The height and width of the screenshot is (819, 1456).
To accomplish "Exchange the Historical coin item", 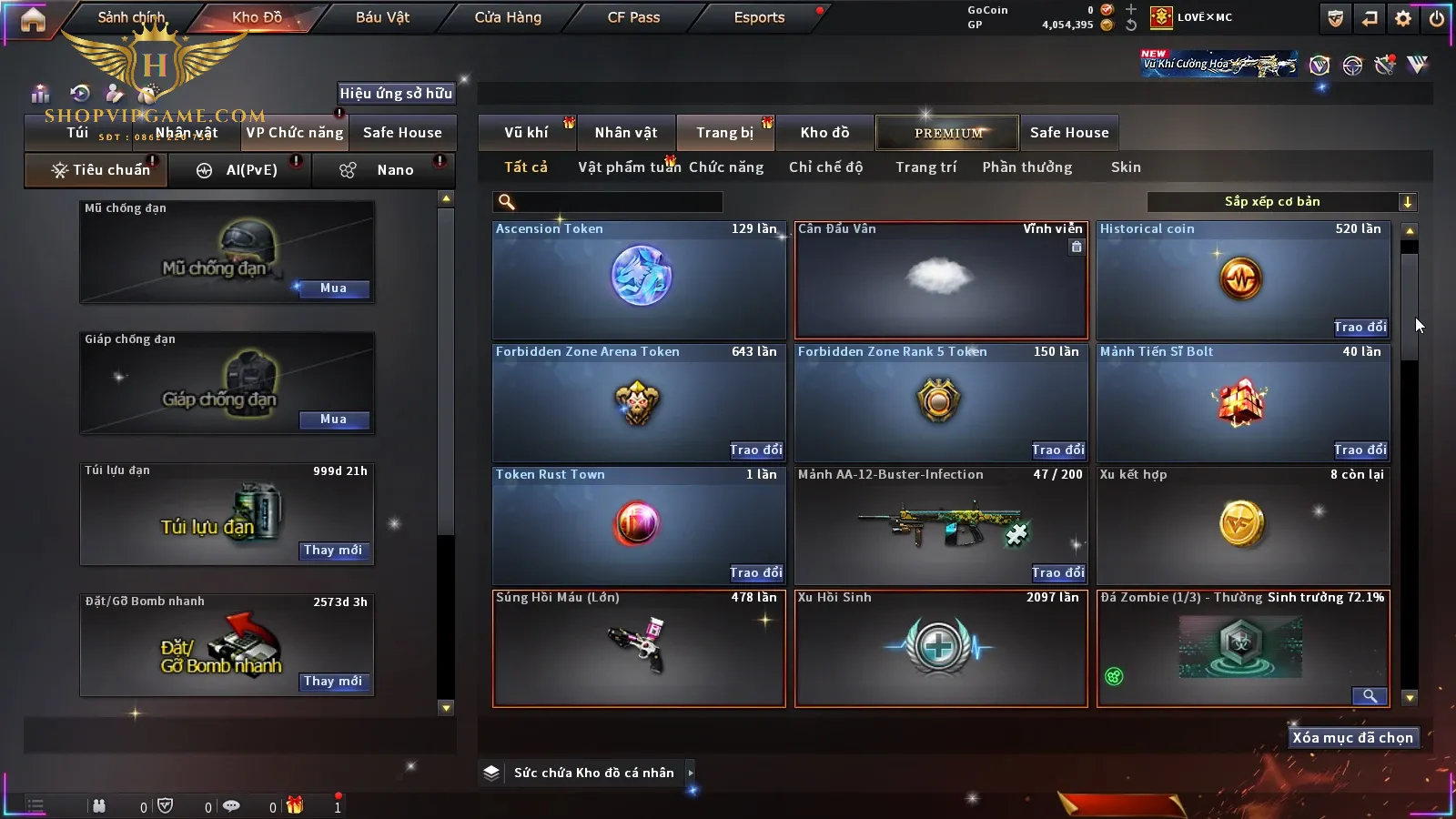I will 1360,328.
